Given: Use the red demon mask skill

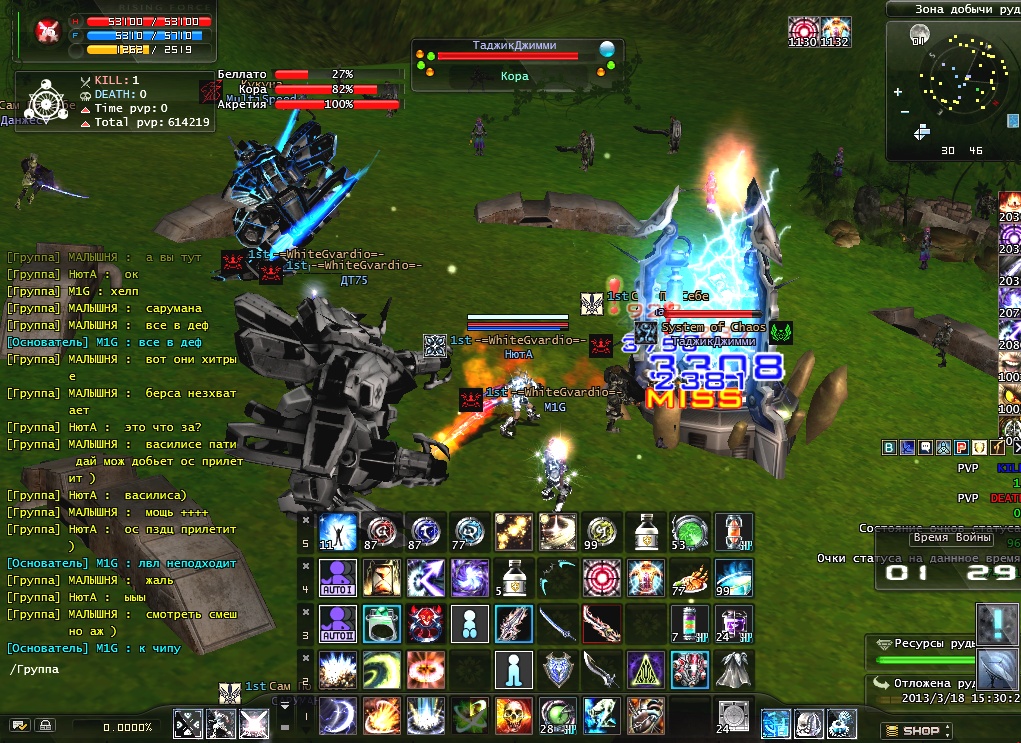Looking at the screenshot, I should tap(424, 623).
